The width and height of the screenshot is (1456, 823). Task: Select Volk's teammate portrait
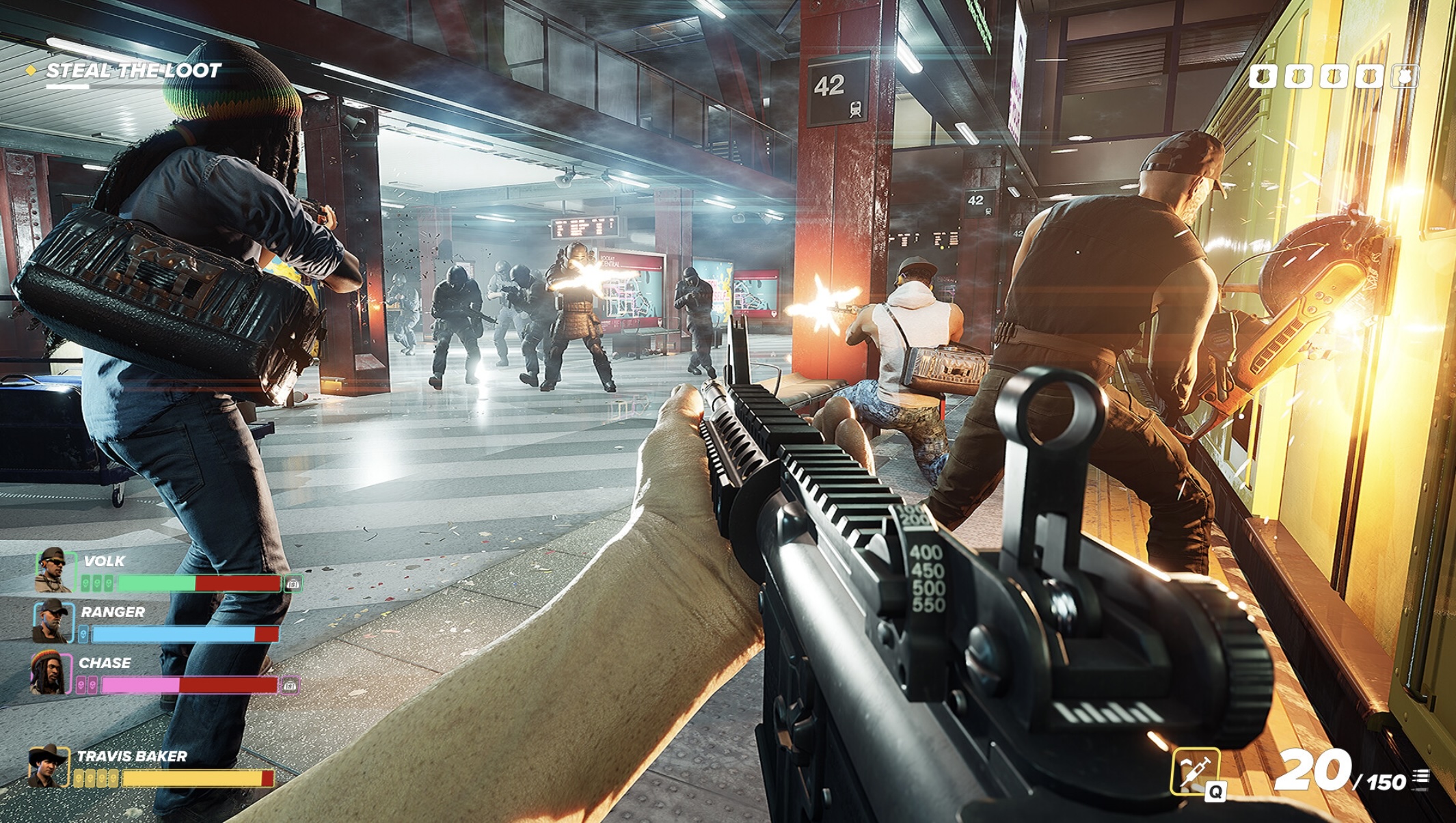55,570
